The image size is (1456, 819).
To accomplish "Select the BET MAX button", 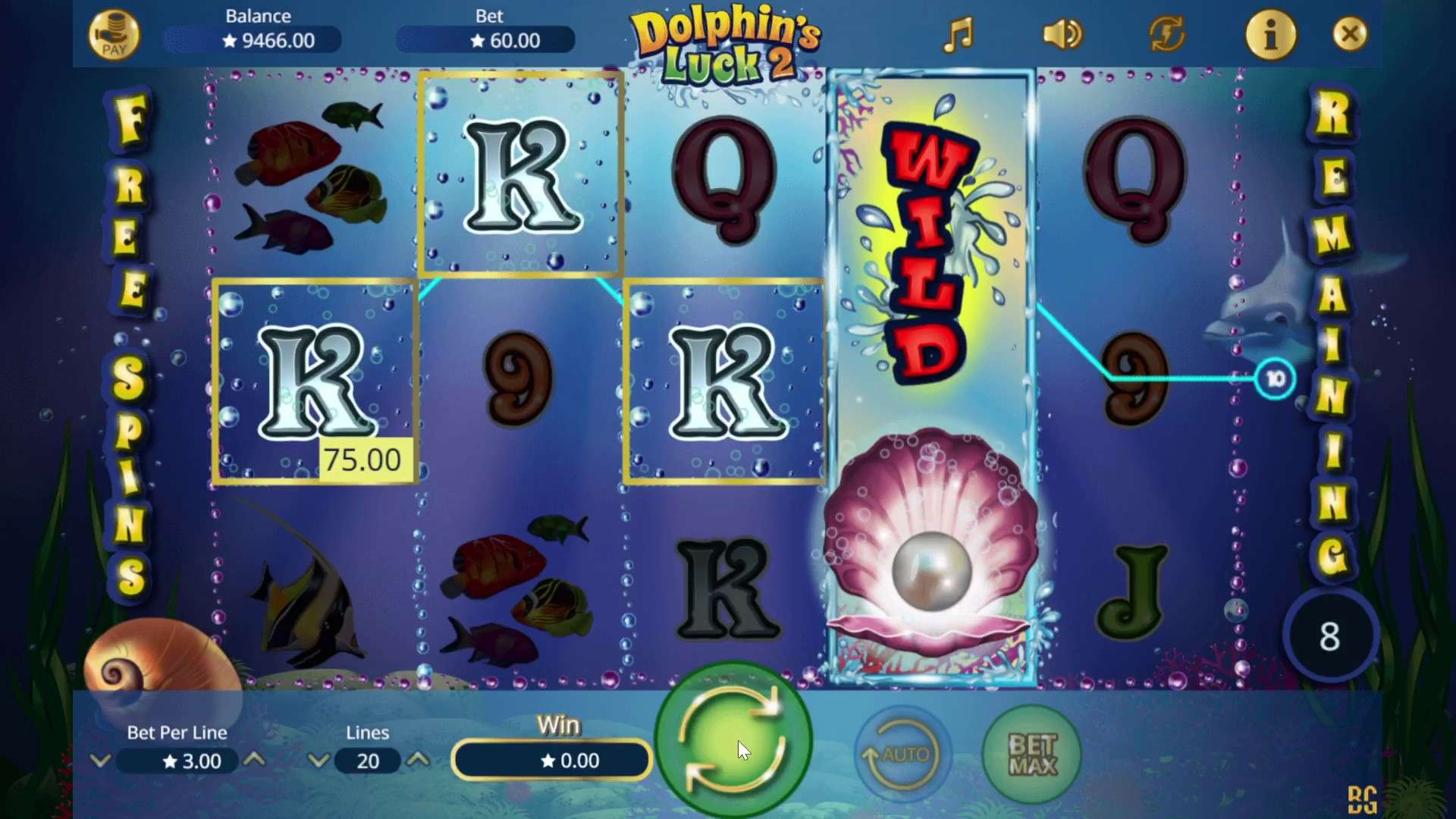I will point(1032,755).
